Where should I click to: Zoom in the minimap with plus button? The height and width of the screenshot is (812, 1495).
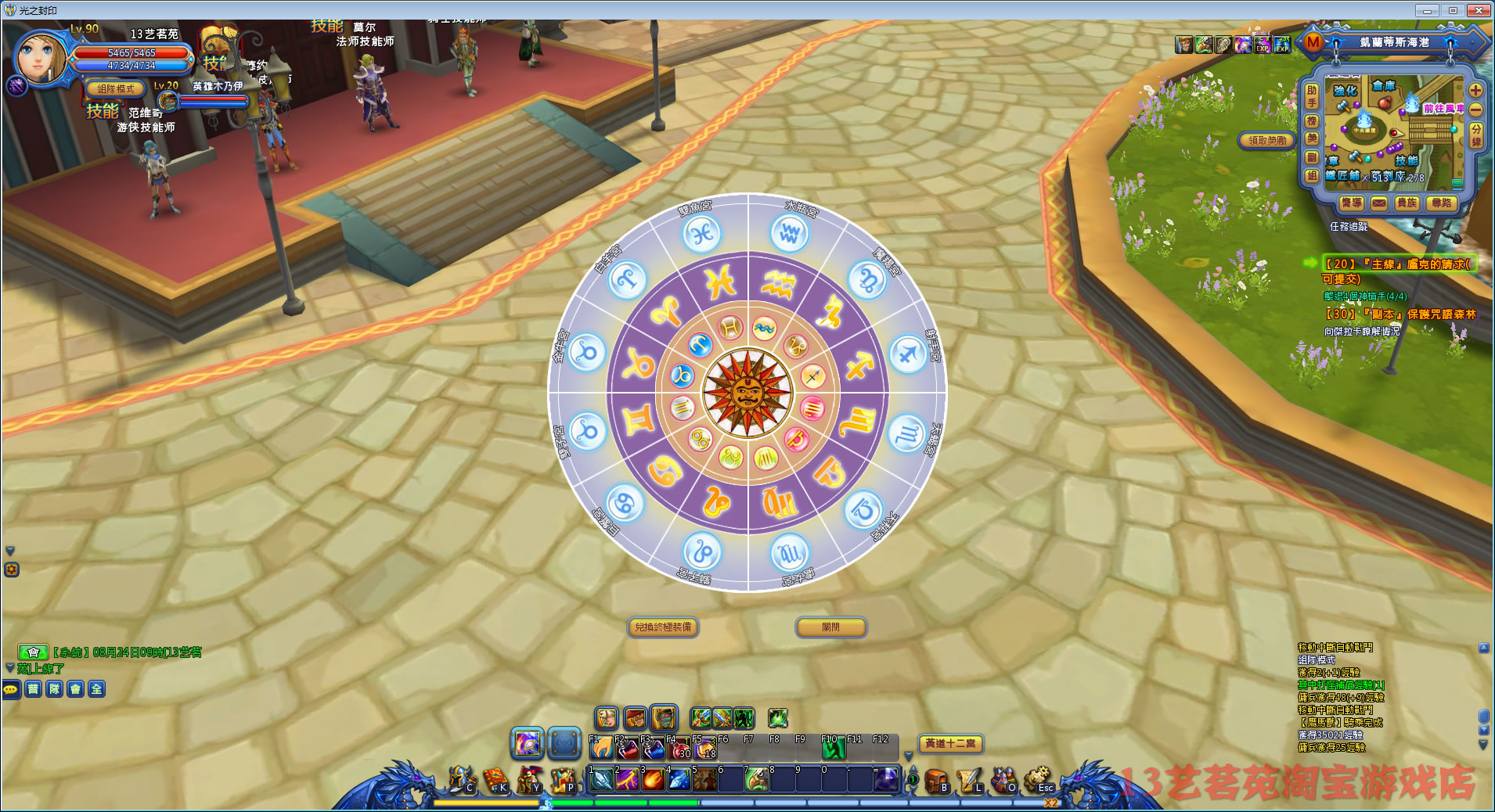click(x=1475, y=90)
